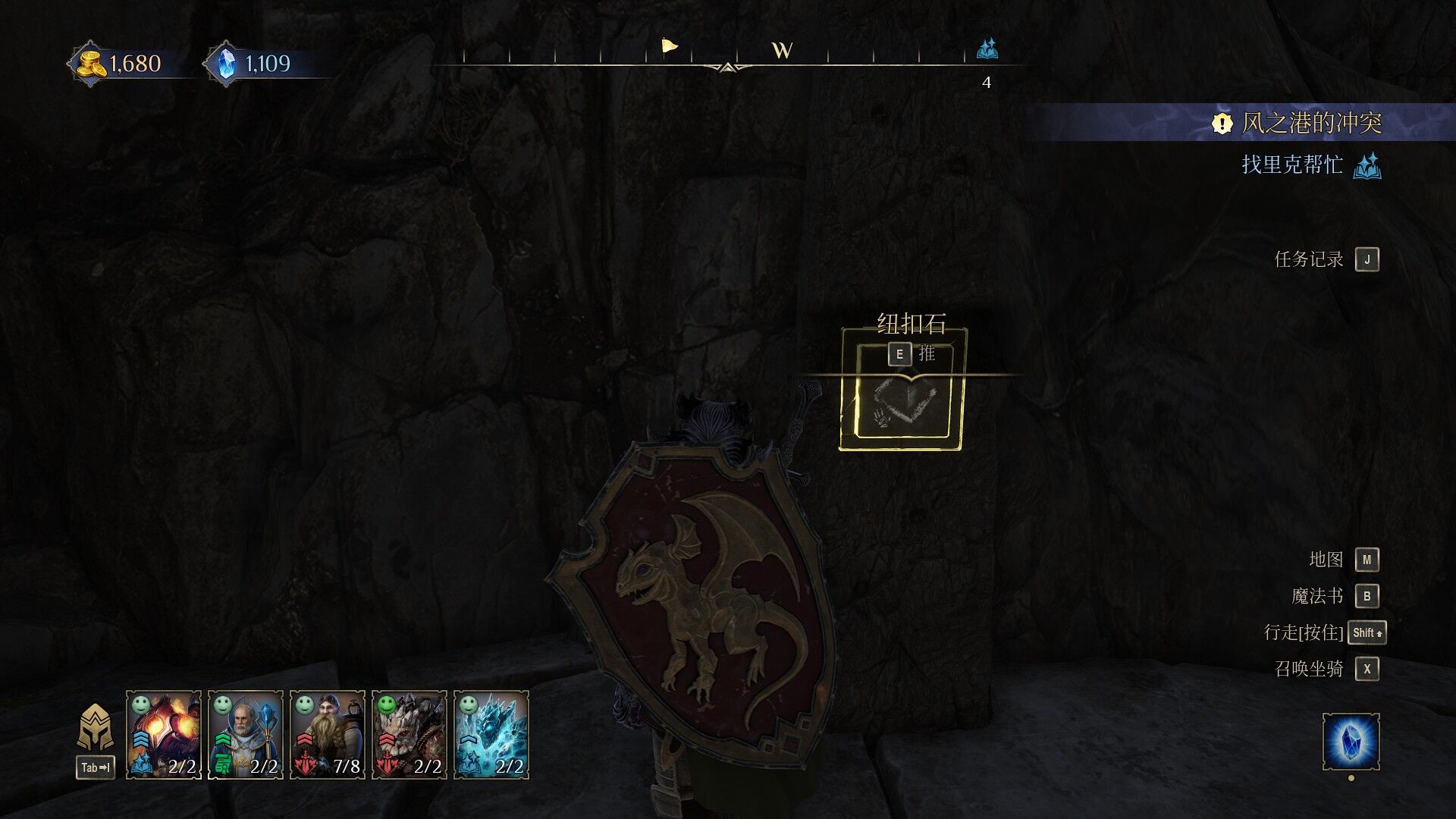
Task: Open the army via the helmet icon
Action: tap(96, 729)
